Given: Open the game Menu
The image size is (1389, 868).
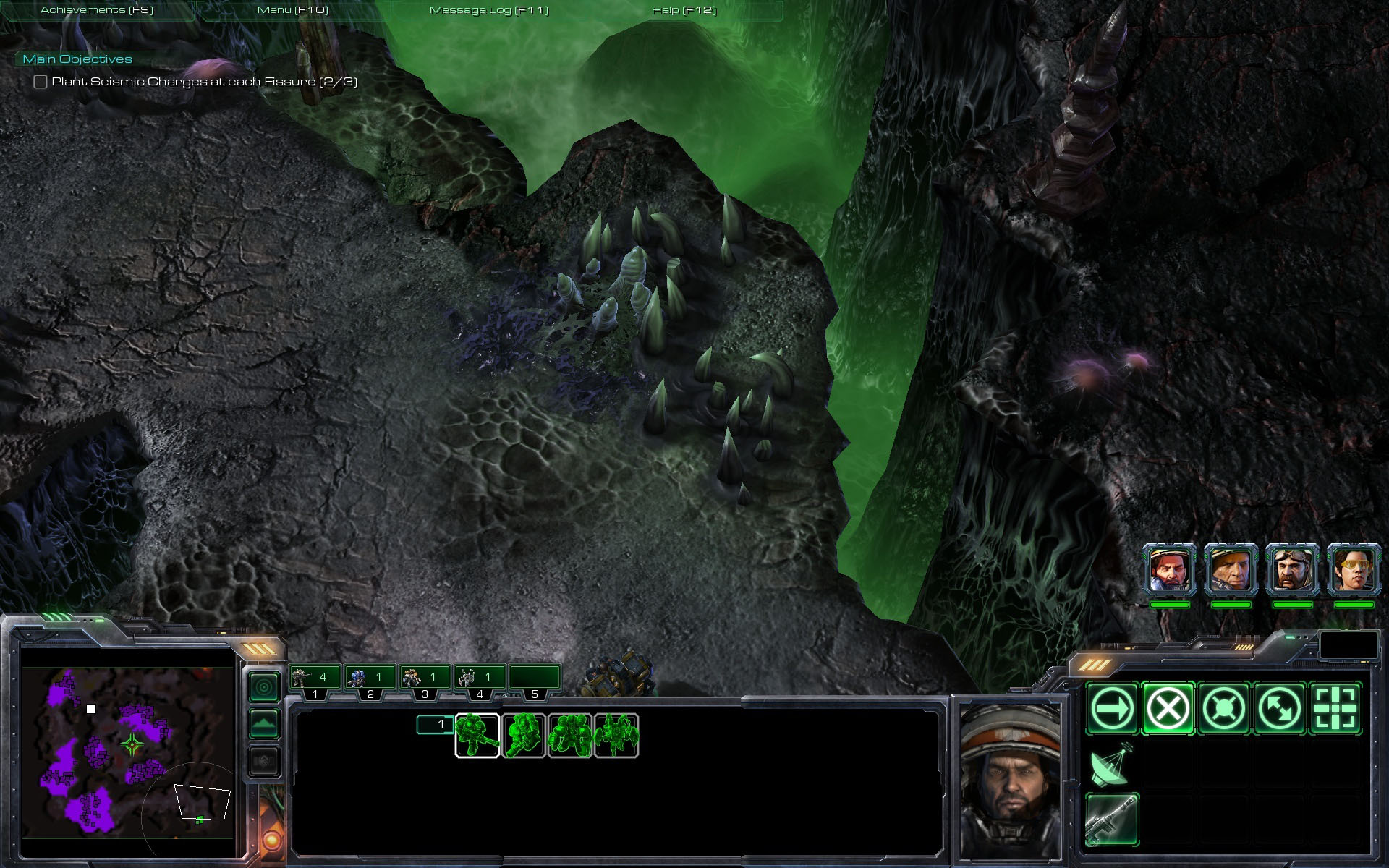Looking at the screenshot, I should 293,10.
